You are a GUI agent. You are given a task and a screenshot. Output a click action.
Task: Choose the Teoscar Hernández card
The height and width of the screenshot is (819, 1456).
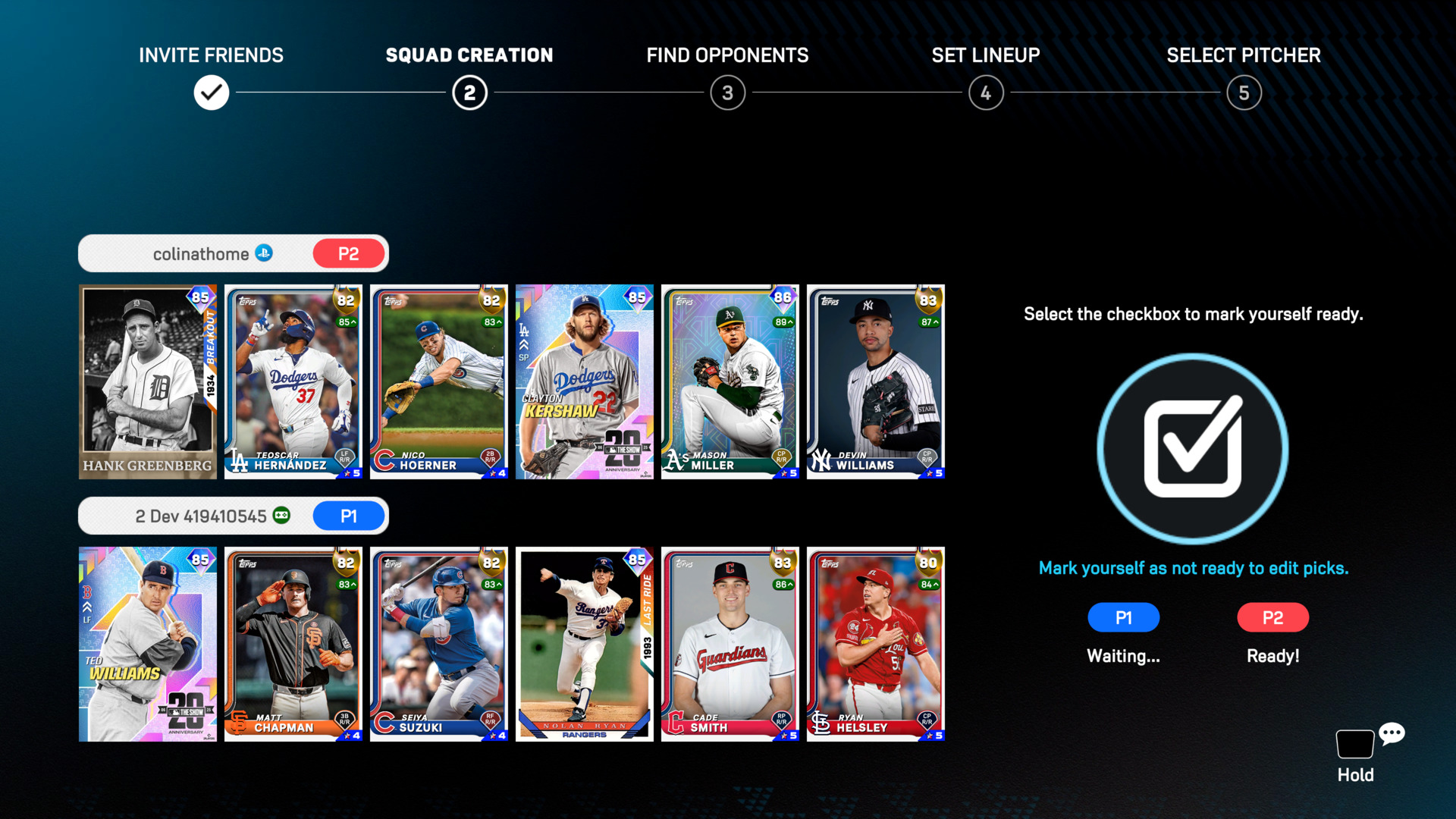(x=293, y=381)
